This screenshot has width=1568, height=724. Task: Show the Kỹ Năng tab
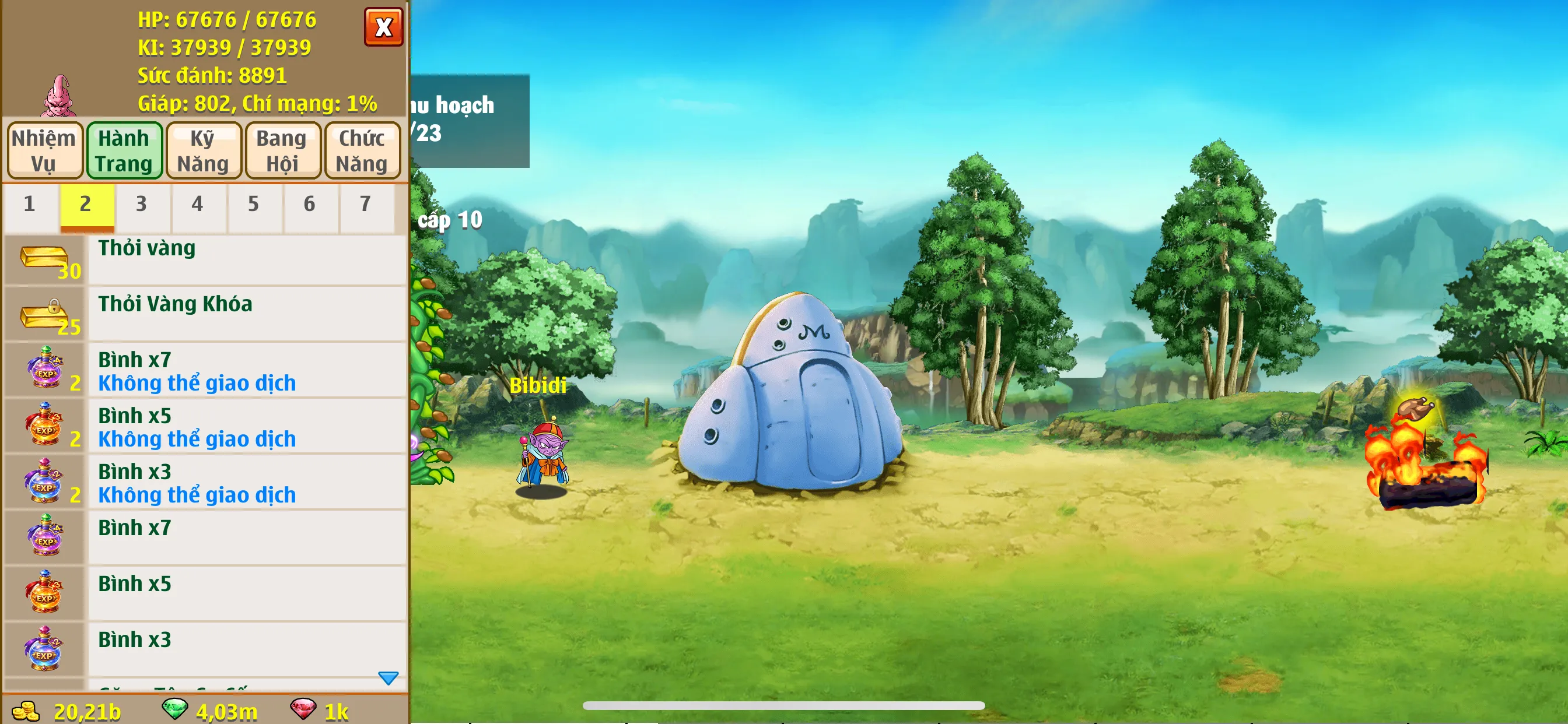click(204, 150)
